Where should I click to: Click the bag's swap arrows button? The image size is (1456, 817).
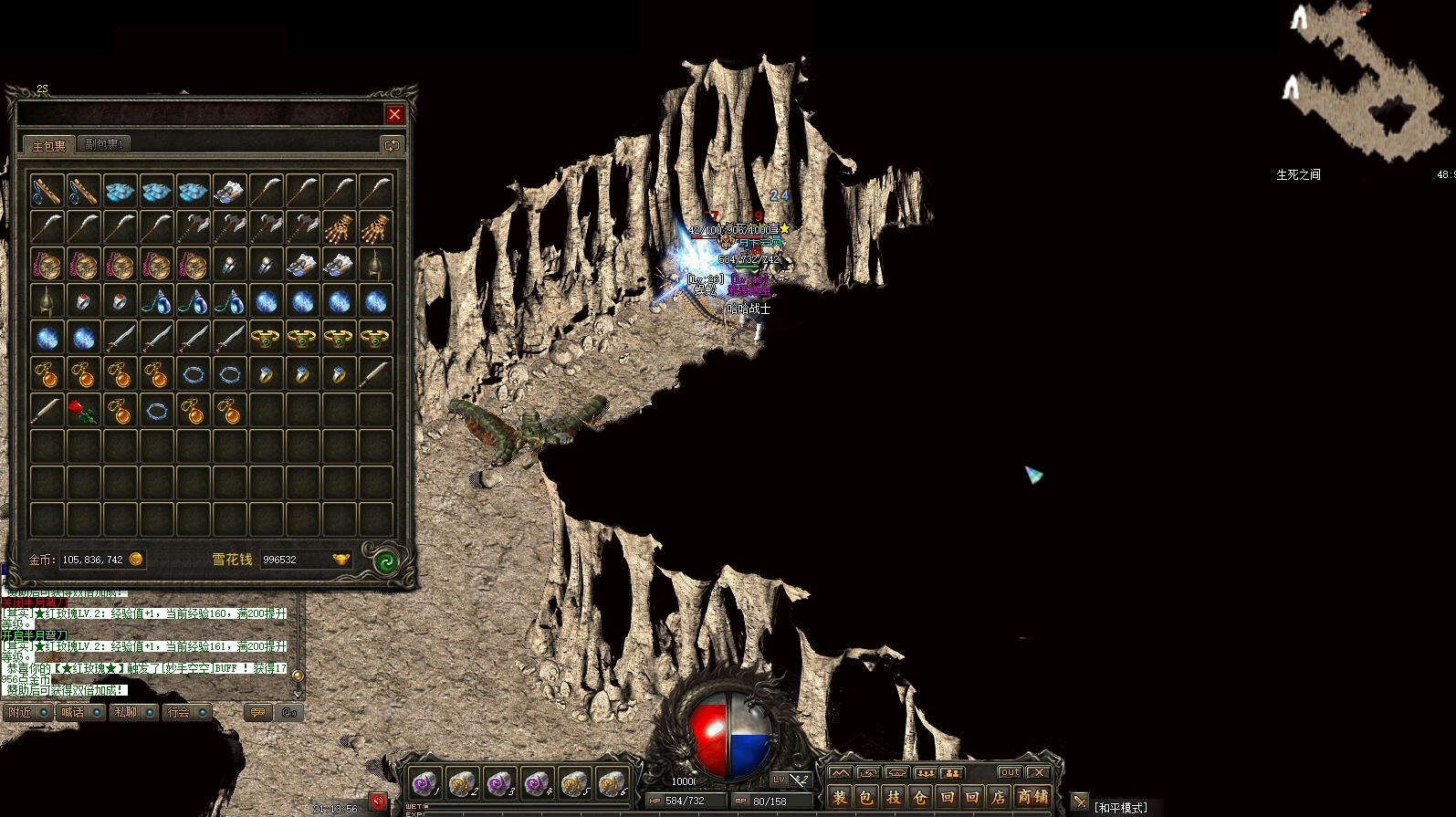click(x=392, y=145)
